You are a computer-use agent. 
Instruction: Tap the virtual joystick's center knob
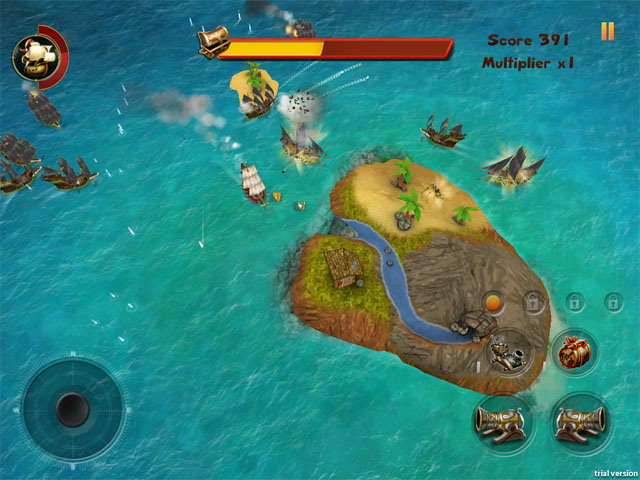point(72,408)
